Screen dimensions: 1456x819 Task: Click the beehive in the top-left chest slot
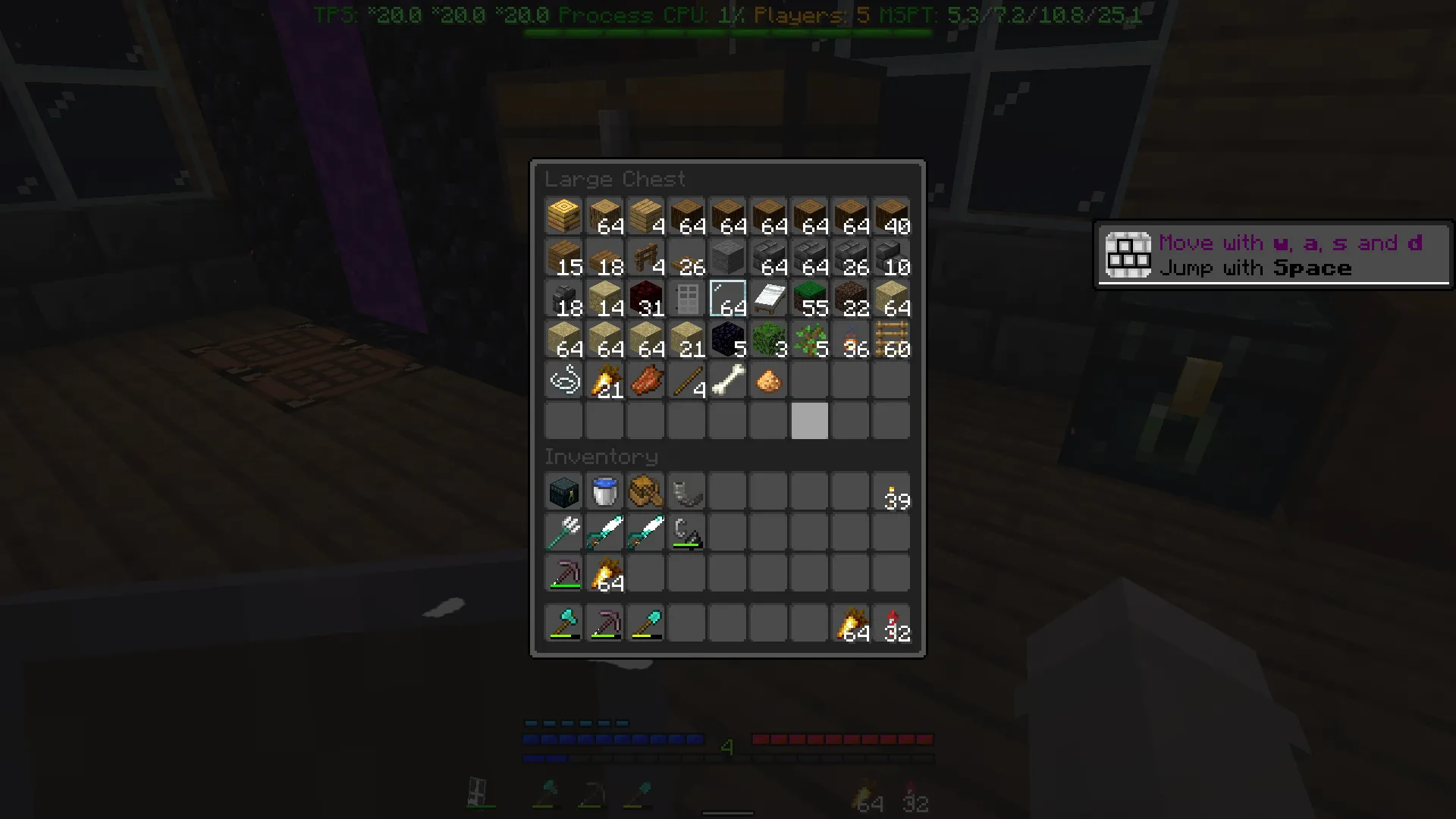point(563,216)
